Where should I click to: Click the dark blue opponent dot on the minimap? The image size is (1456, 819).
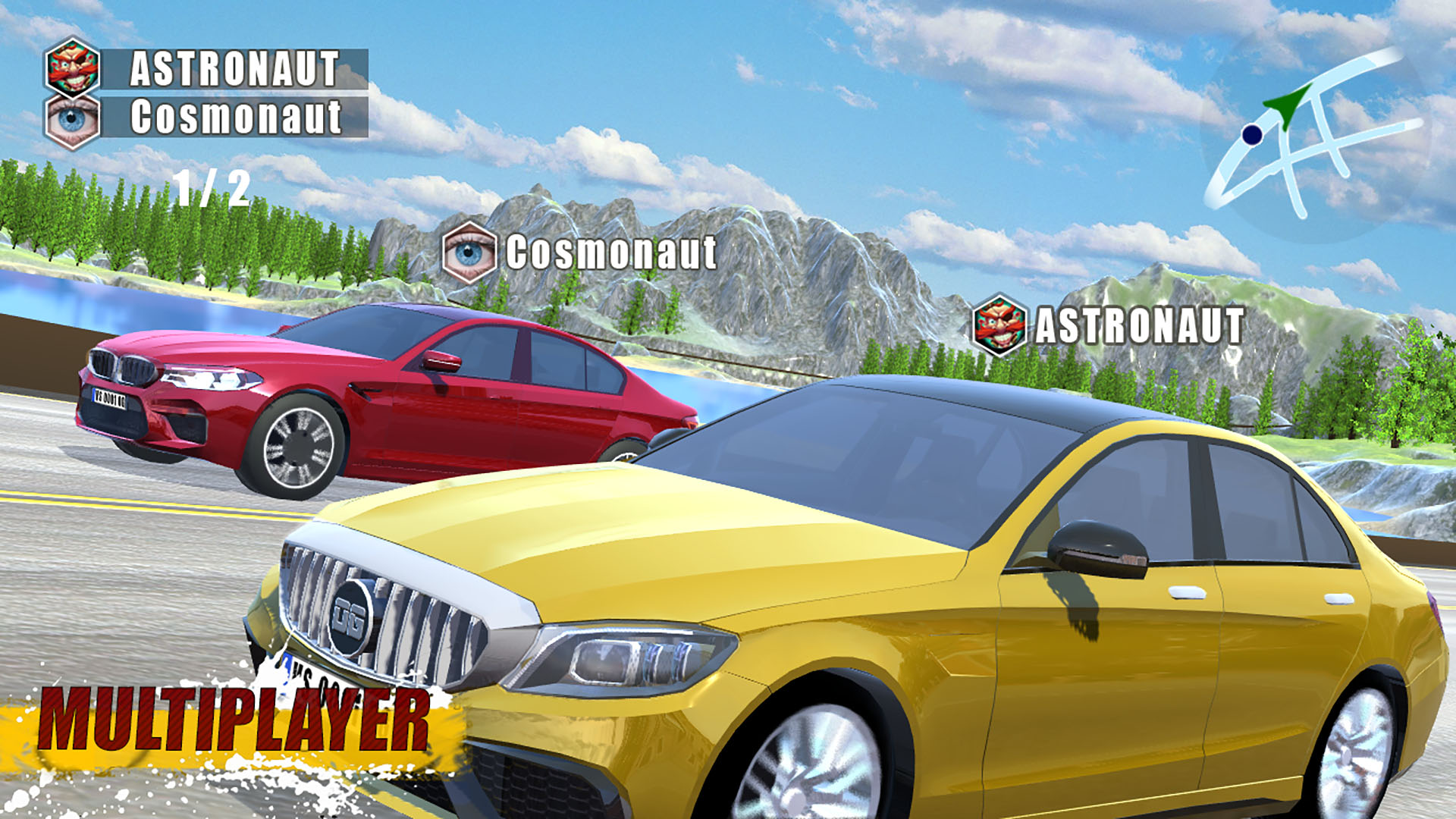click(x=1250, y=136)
